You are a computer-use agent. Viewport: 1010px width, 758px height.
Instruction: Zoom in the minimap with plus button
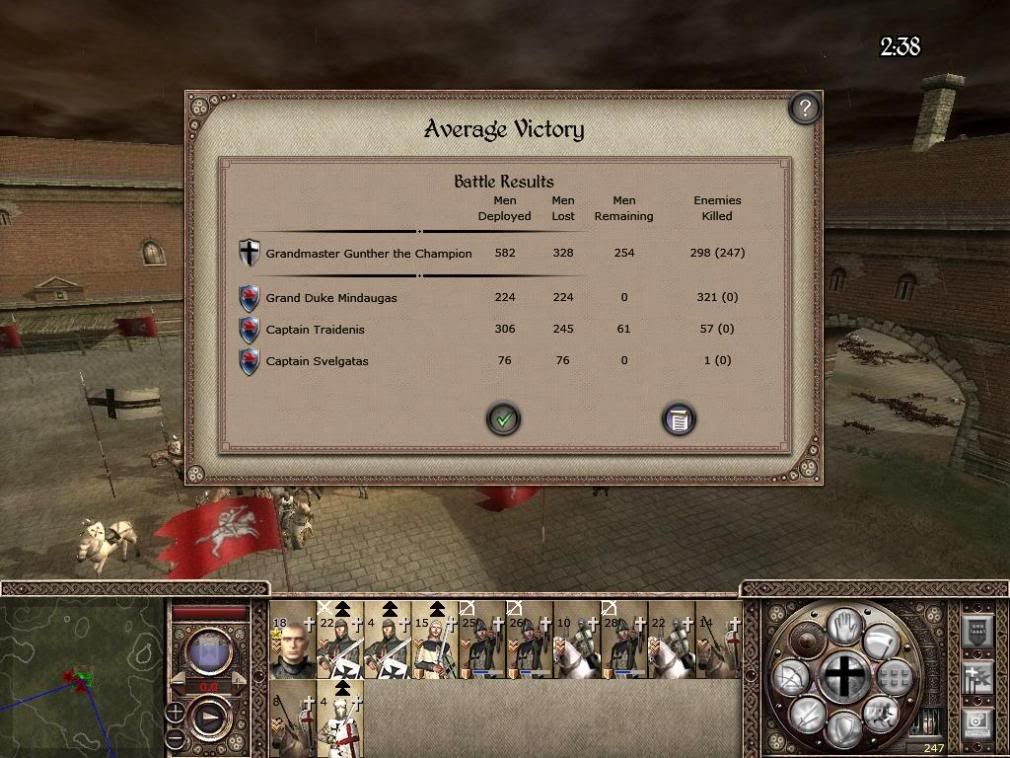click(x=175, y=713)
